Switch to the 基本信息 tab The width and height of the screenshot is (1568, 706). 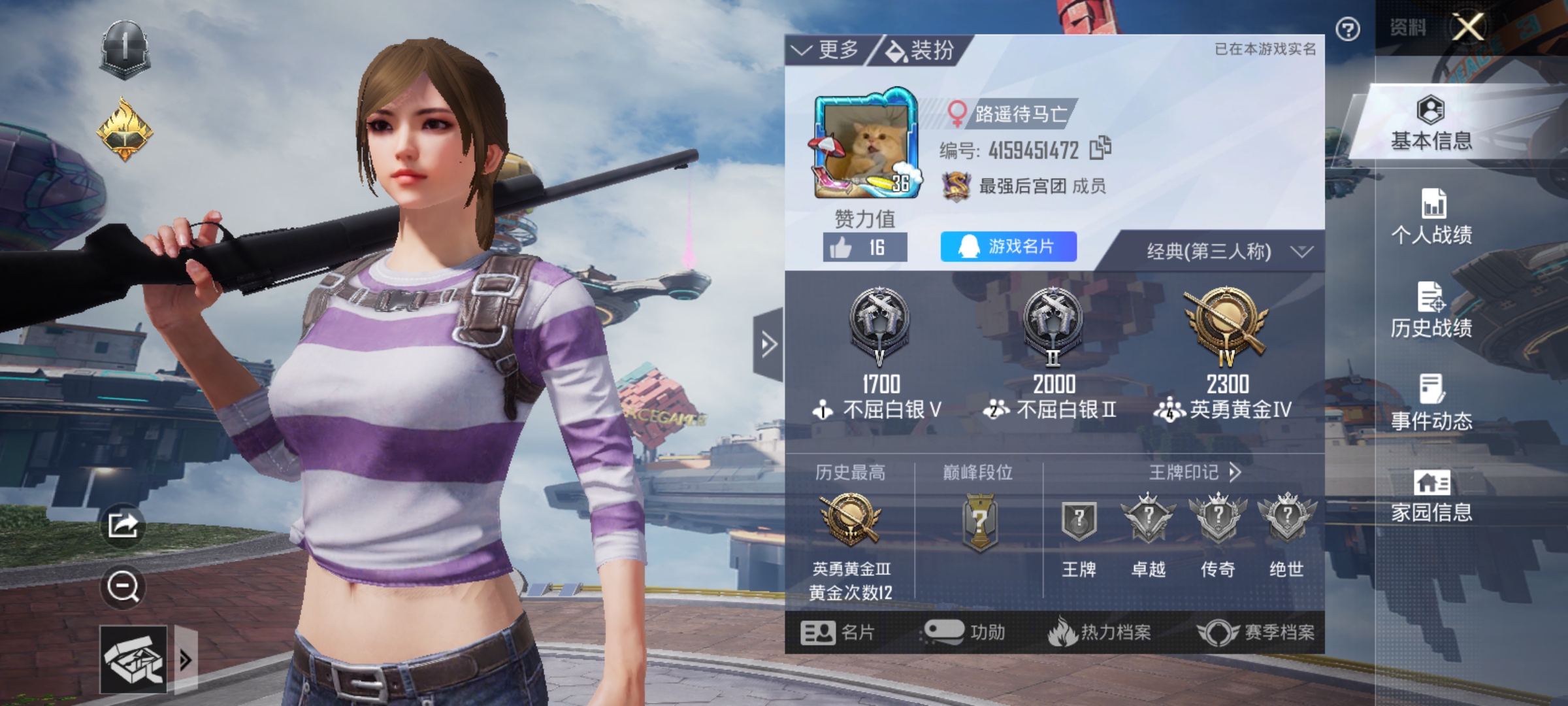1431,124
